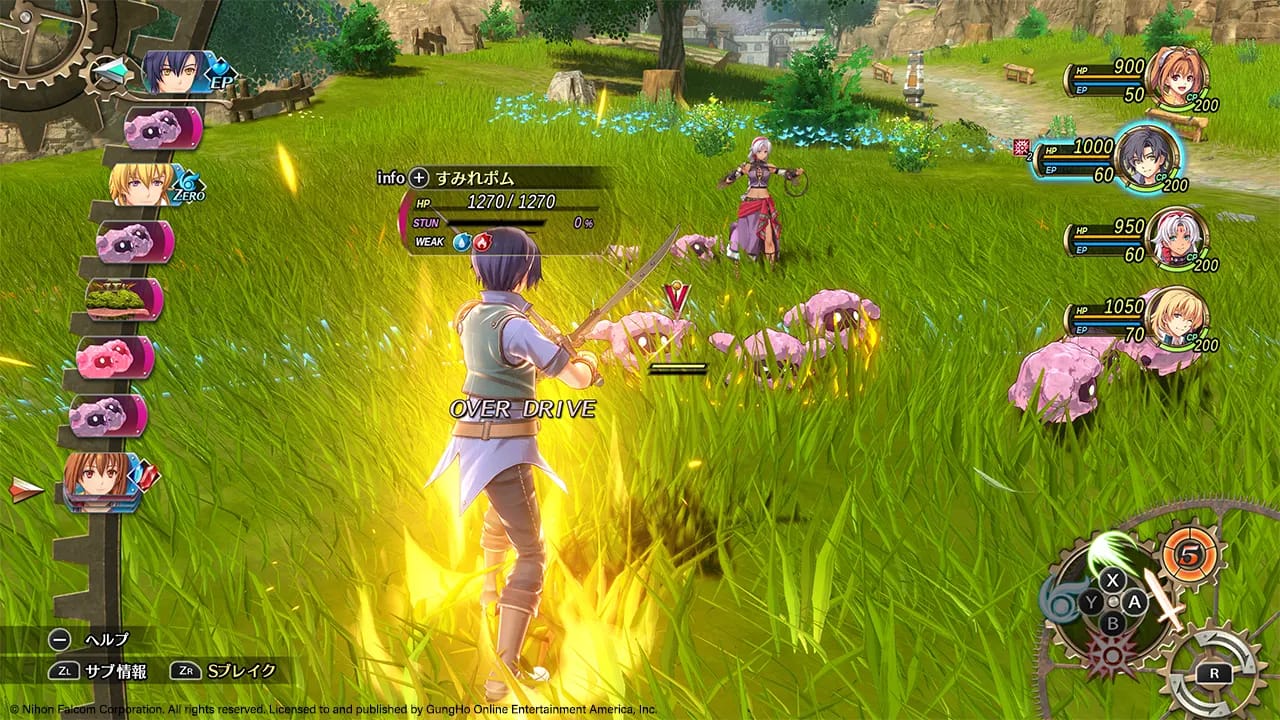
Task: Select the sword attack command icon
Action: 1163,596
